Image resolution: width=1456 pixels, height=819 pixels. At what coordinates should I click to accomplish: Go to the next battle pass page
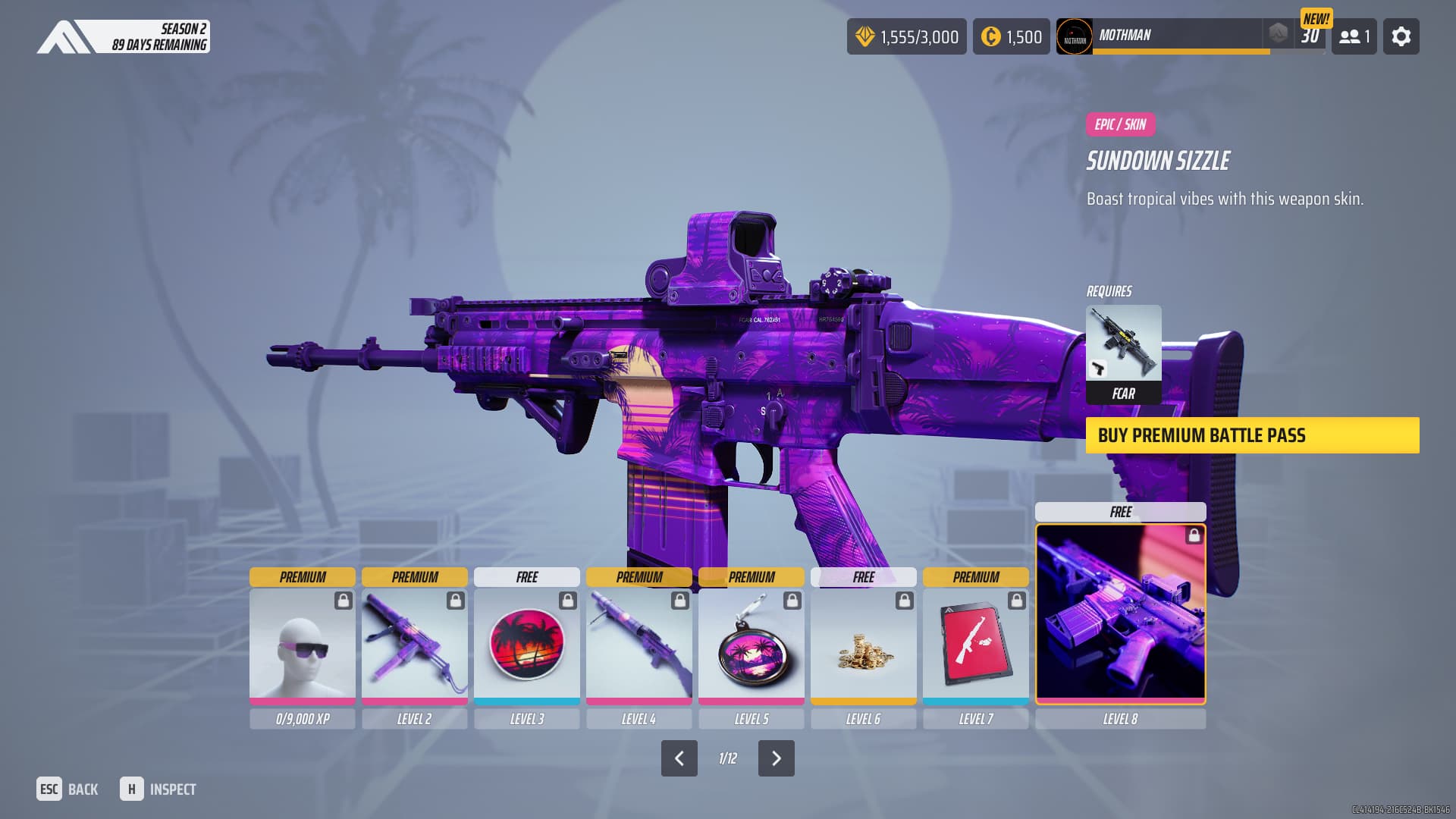776,758
